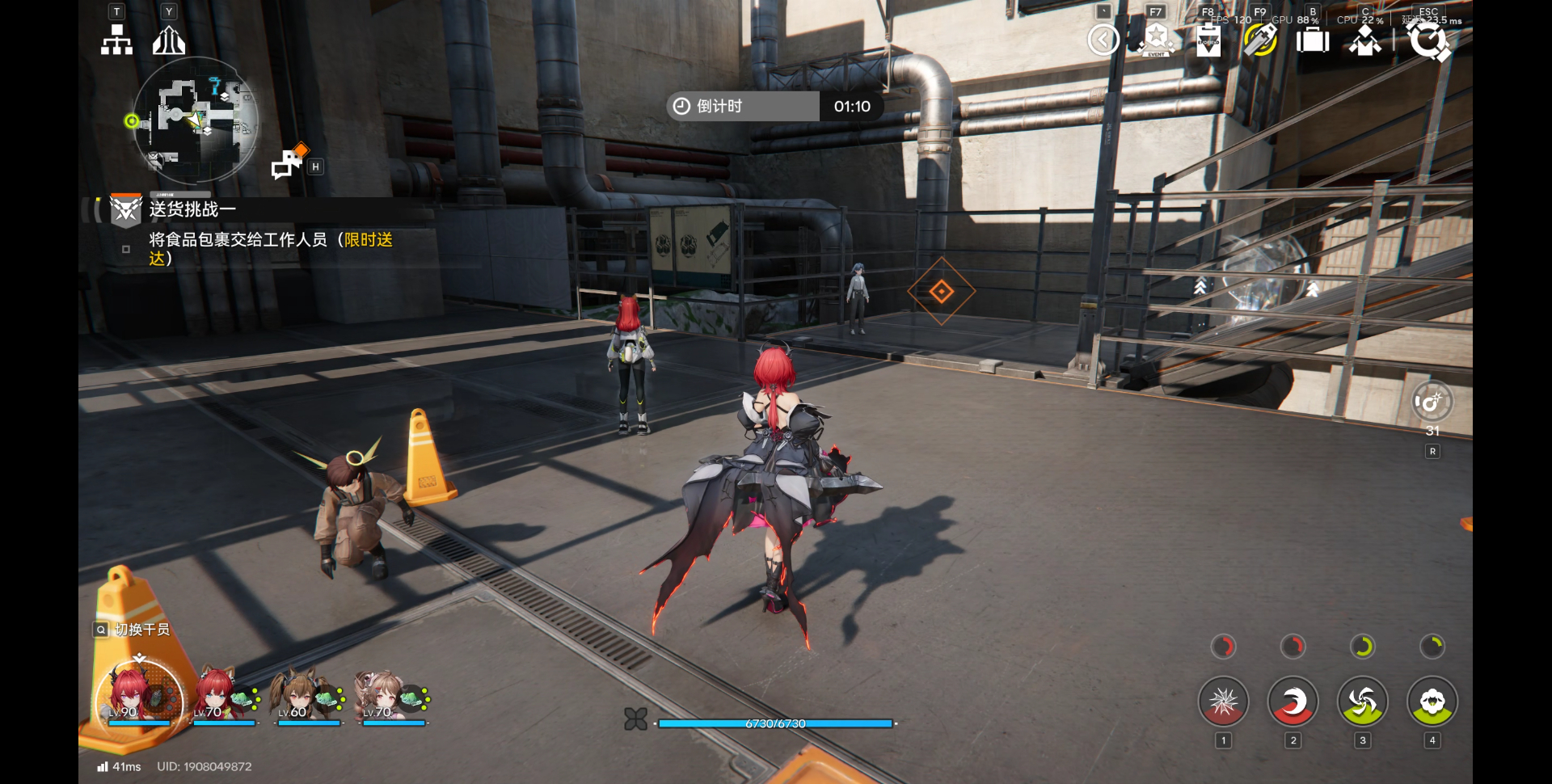This screenshot has height=784, width=1552.
Task: Open the star Event menu icon
Action: click(1156, 39)
